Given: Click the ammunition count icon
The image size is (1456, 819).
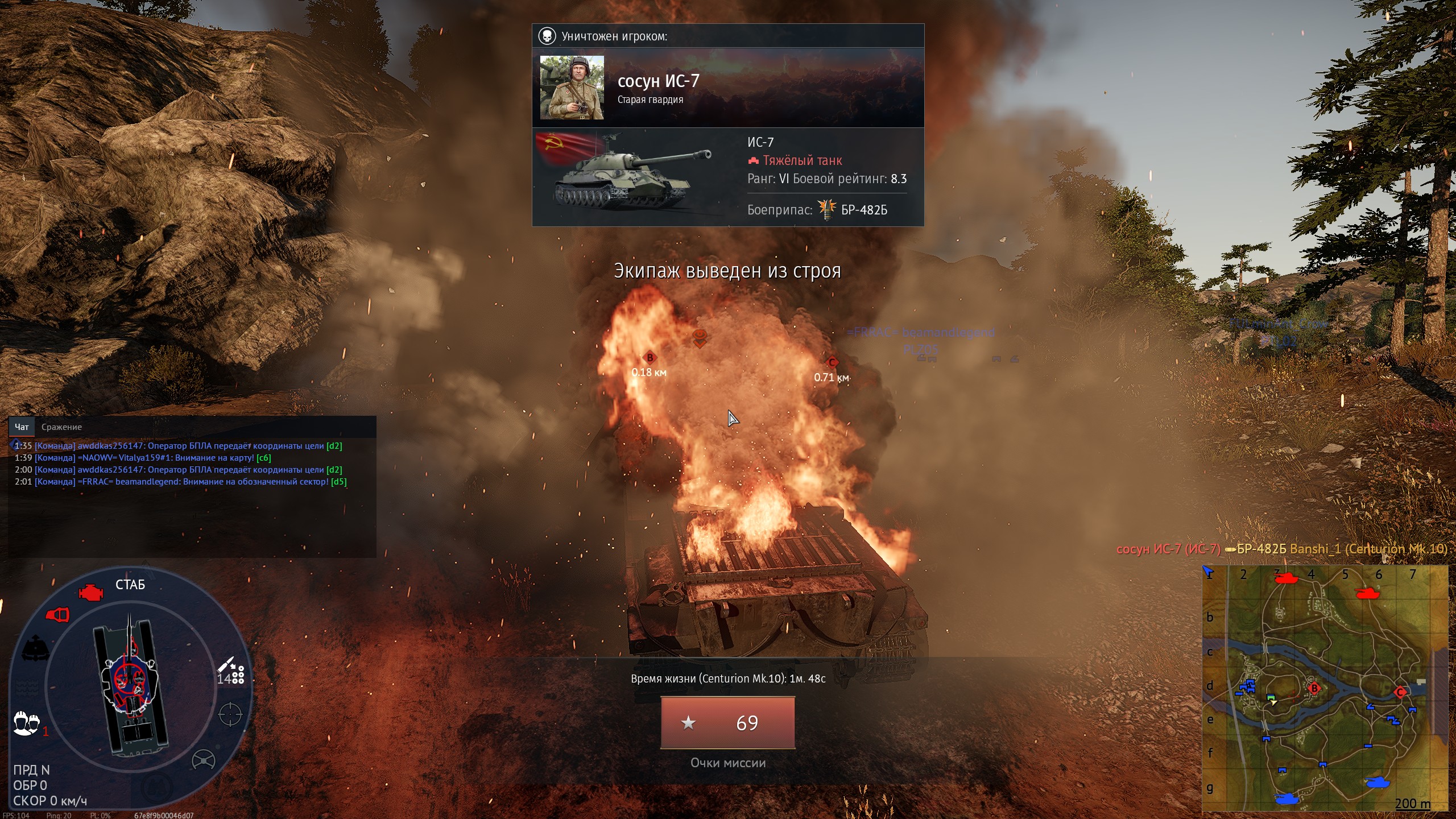Looking at the screenshot, I should pyautogui.click(x=230, y=672).
